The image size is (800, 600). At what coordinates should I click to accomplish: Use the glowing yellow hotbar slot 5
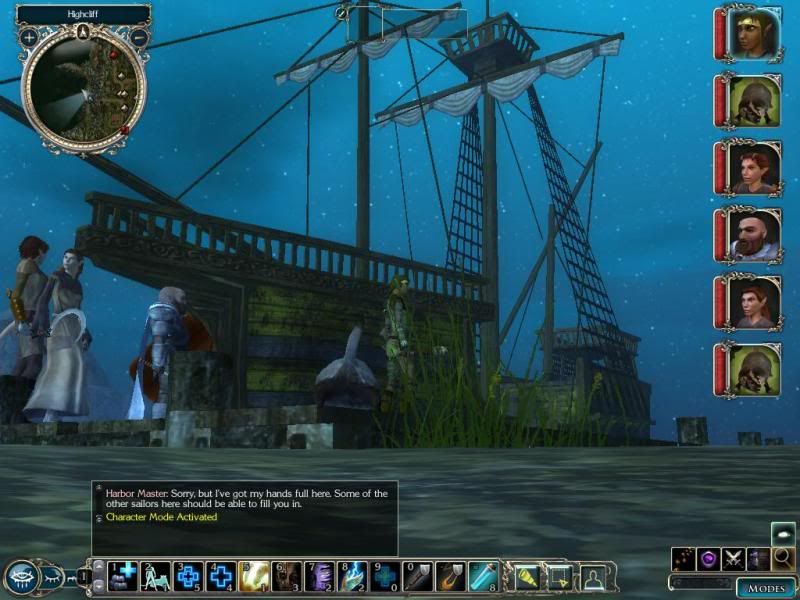coord(253,575)
